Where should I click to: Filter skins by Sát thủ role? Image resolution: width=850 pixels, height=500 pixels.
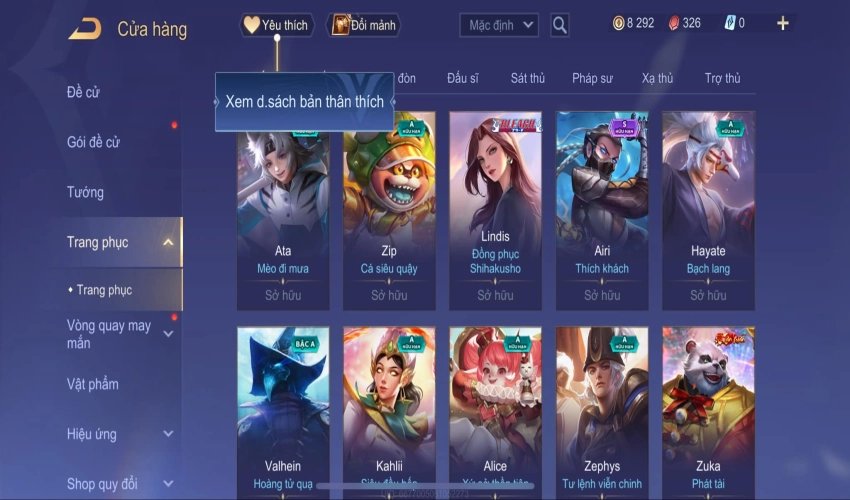click(x=527, y=78)
